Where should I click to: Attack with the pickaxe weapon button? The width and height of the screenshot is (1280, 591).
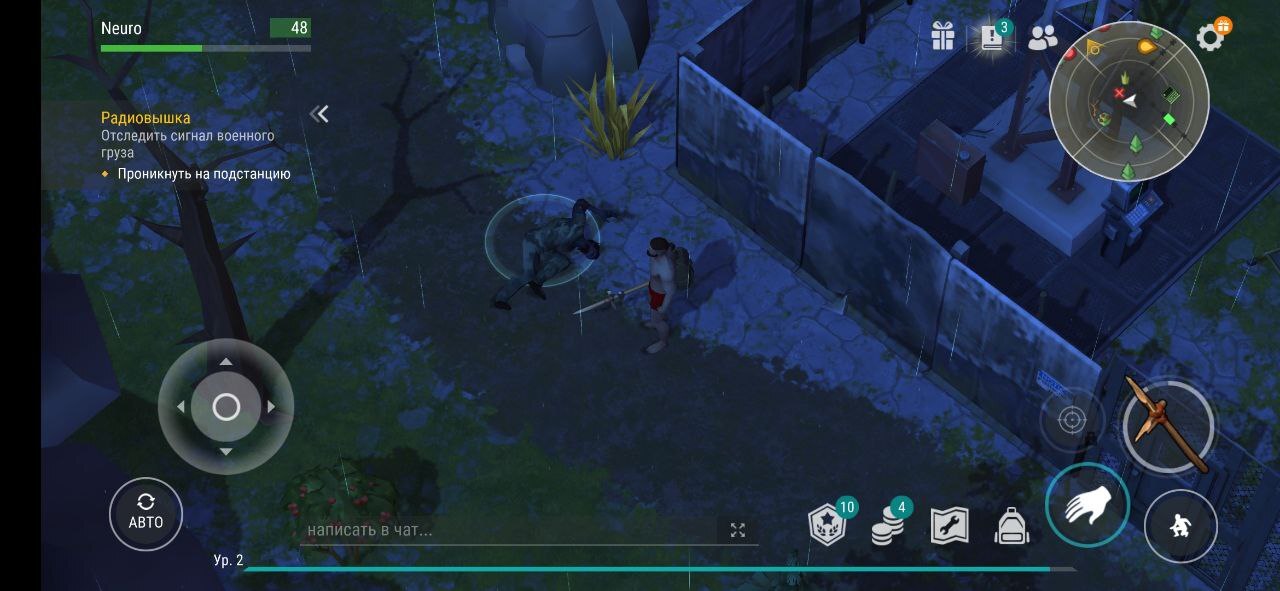1167,426
